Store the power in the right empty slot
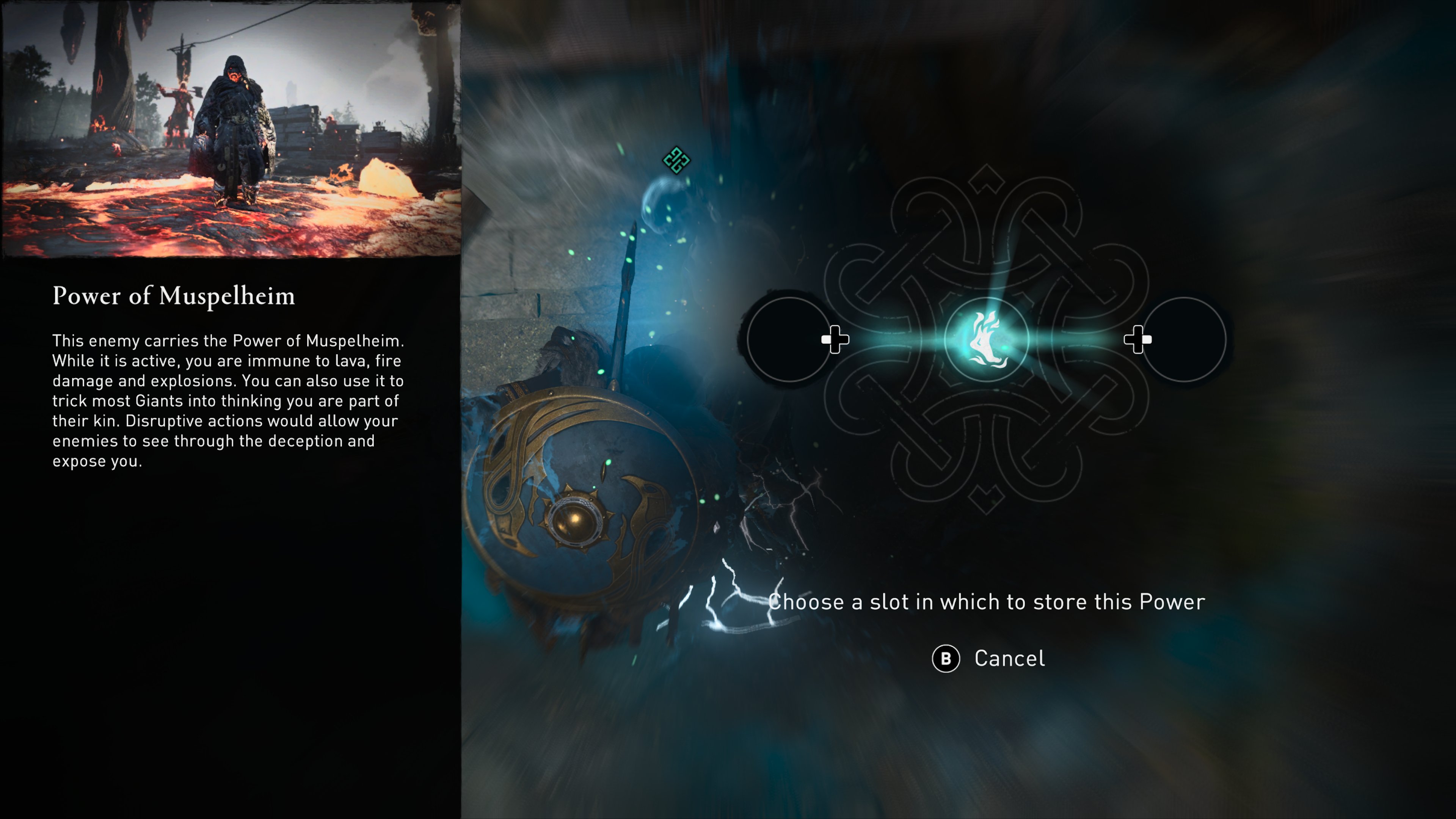The height and width of the screenshot is (819, 1456). [1183, 340]
